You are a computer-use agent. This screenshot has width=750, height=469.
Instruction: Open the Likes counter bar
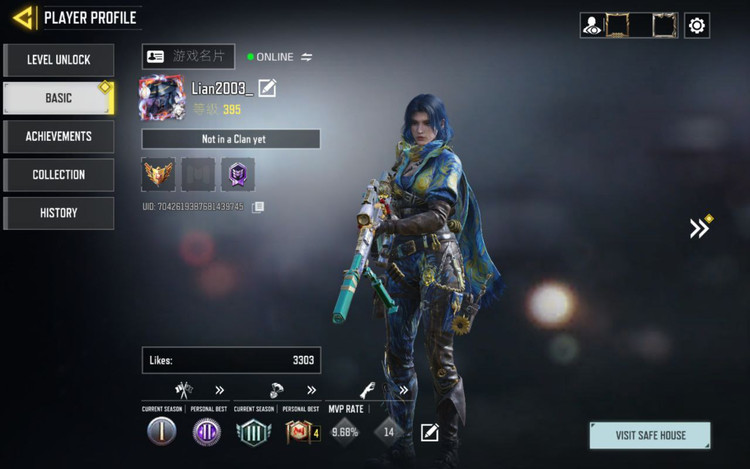click(231, 360)
